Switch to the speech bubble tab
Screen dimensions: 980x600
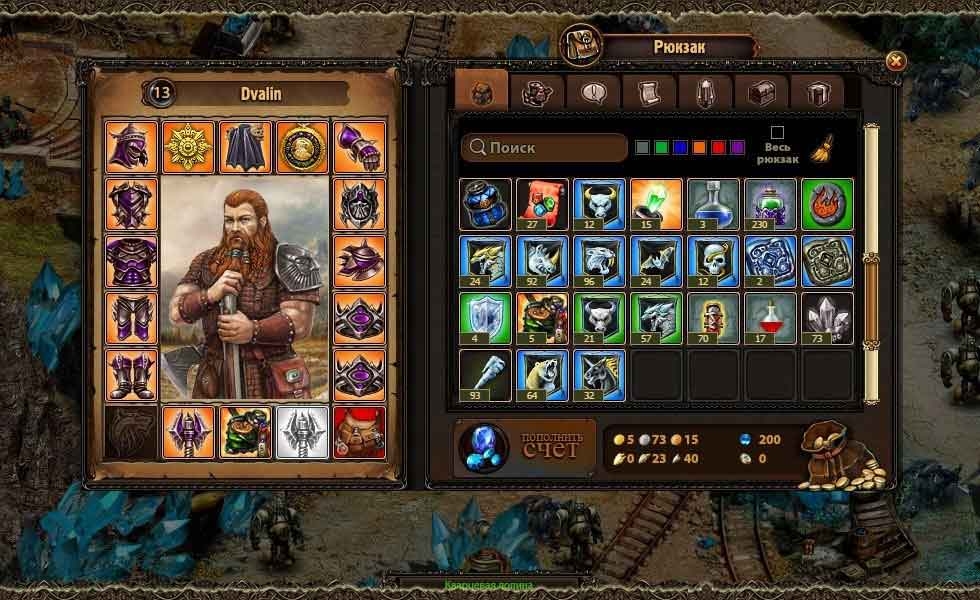(594, 93)
